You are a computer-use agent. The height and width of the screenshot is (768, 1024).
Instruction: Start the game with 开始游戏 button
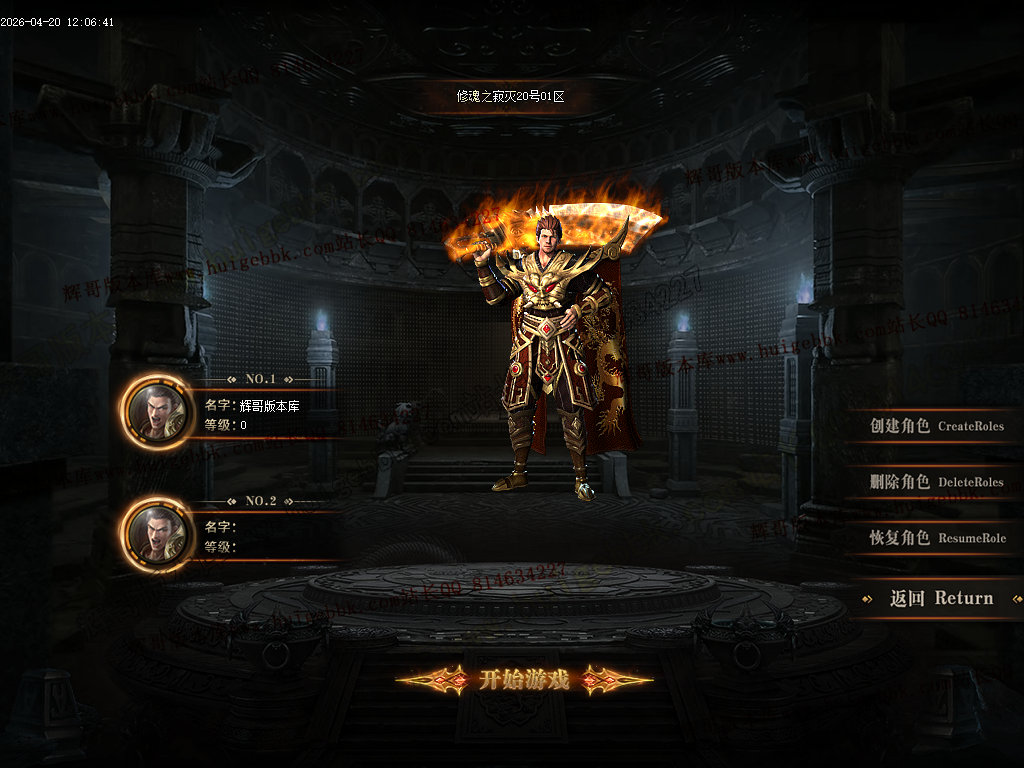pyautogui.click(x=524, y=681)
